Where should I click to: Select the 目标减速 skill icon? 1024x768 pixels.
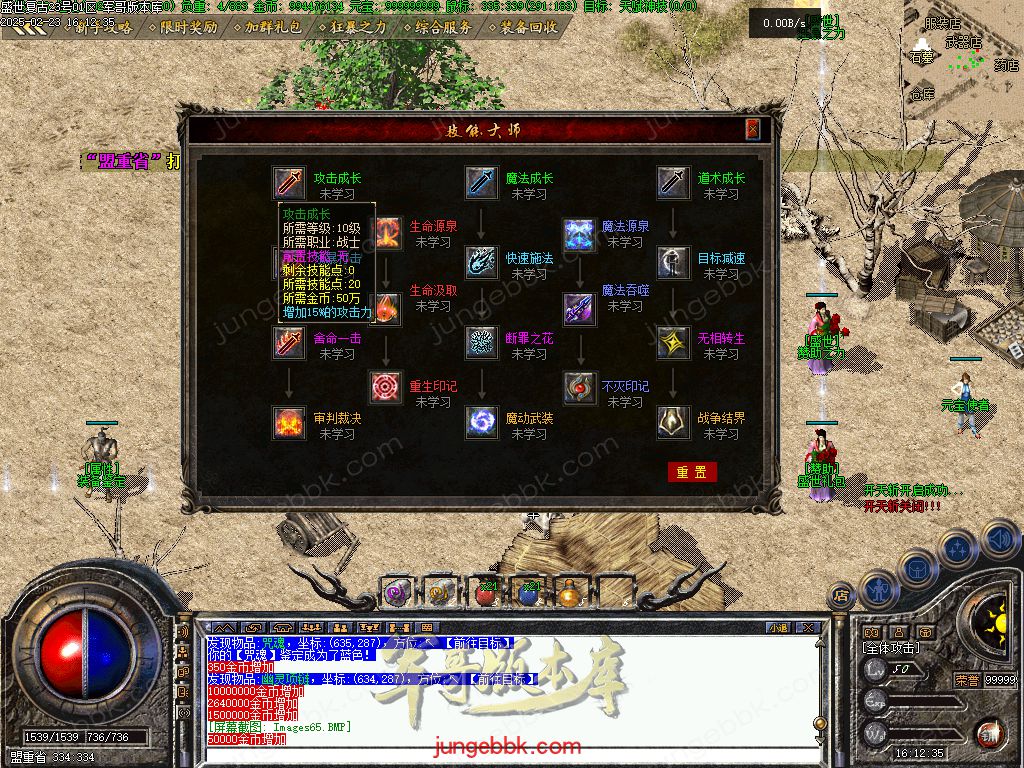click(674, 262)
